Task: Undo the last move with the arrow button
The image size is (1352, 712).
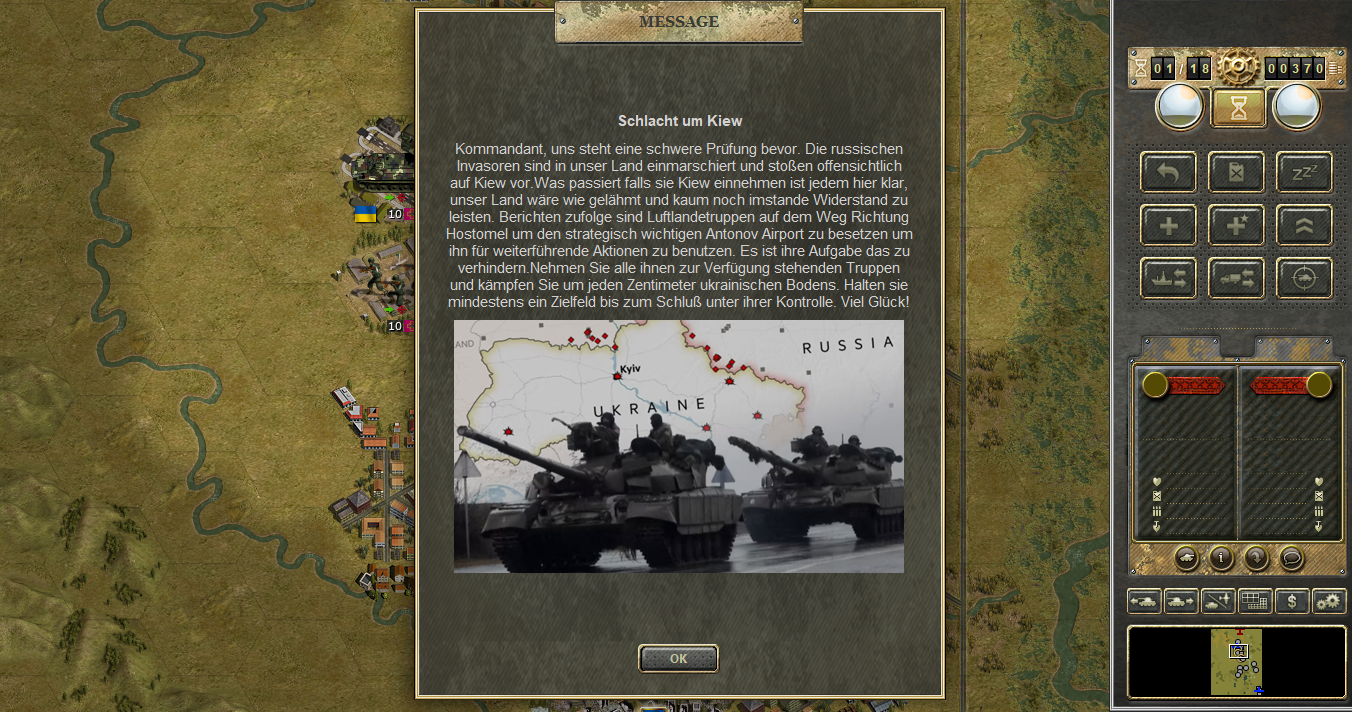Action: (1168, 172)
